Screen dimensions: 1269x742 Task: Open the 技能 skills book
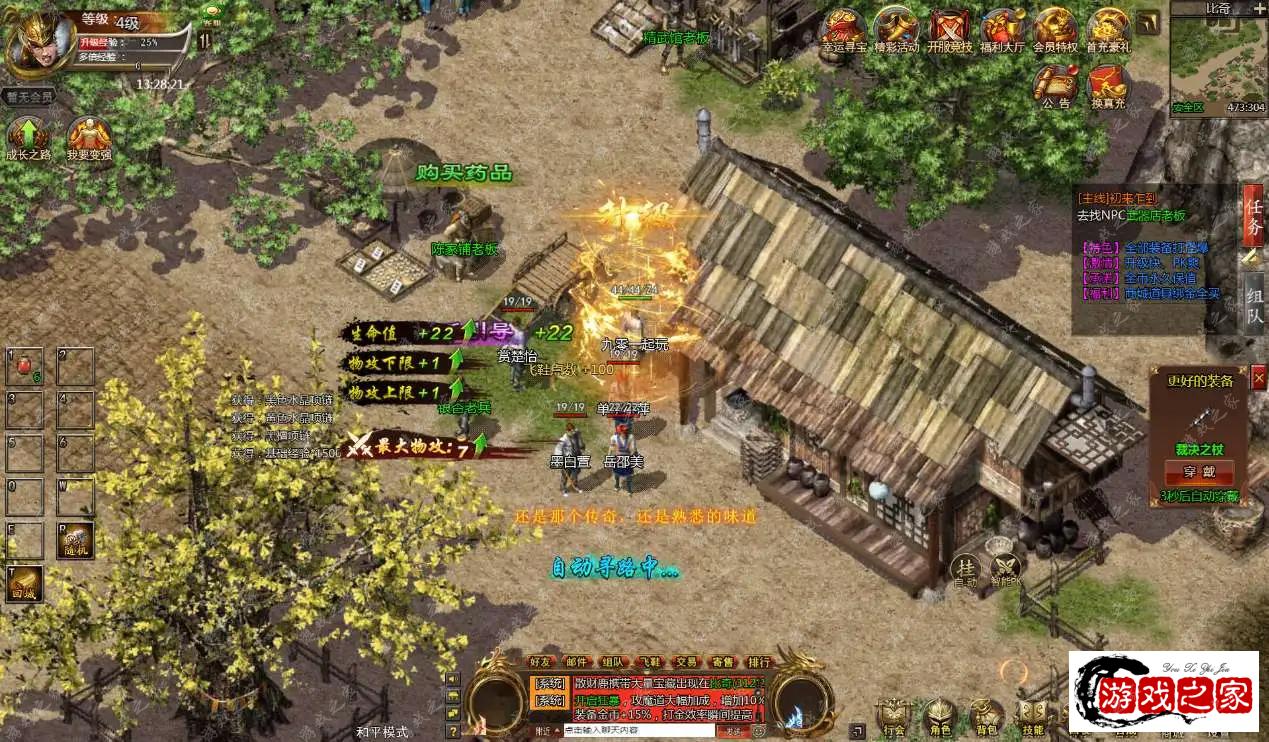point(1032,716)
